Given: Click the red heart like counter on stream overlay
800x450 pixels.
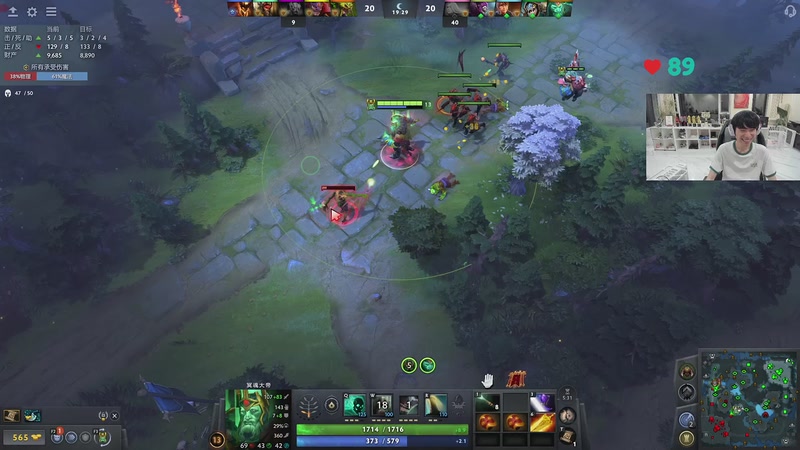Looking at the screenshot, I should (x=653, y=67).
